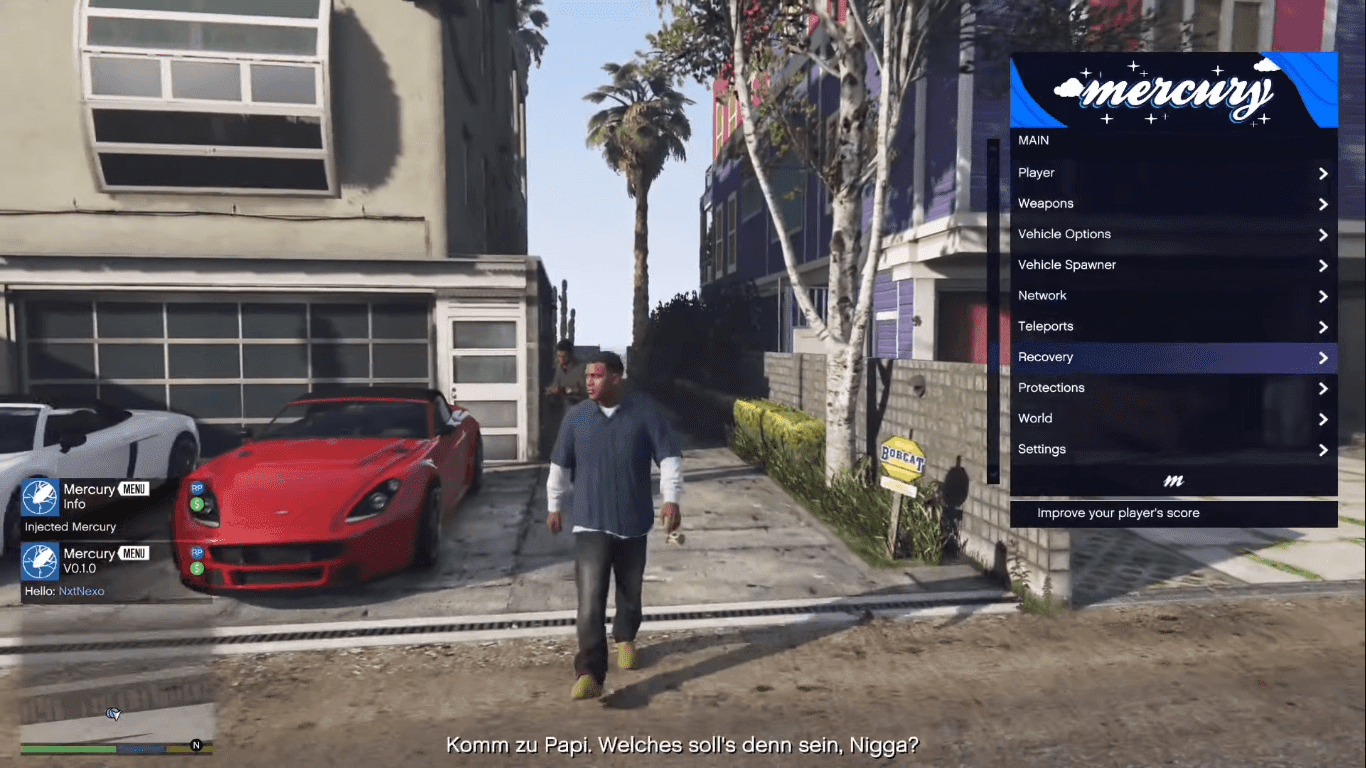Select the Weapons menu entry

pyautogui.click(x=1046, y=203)
